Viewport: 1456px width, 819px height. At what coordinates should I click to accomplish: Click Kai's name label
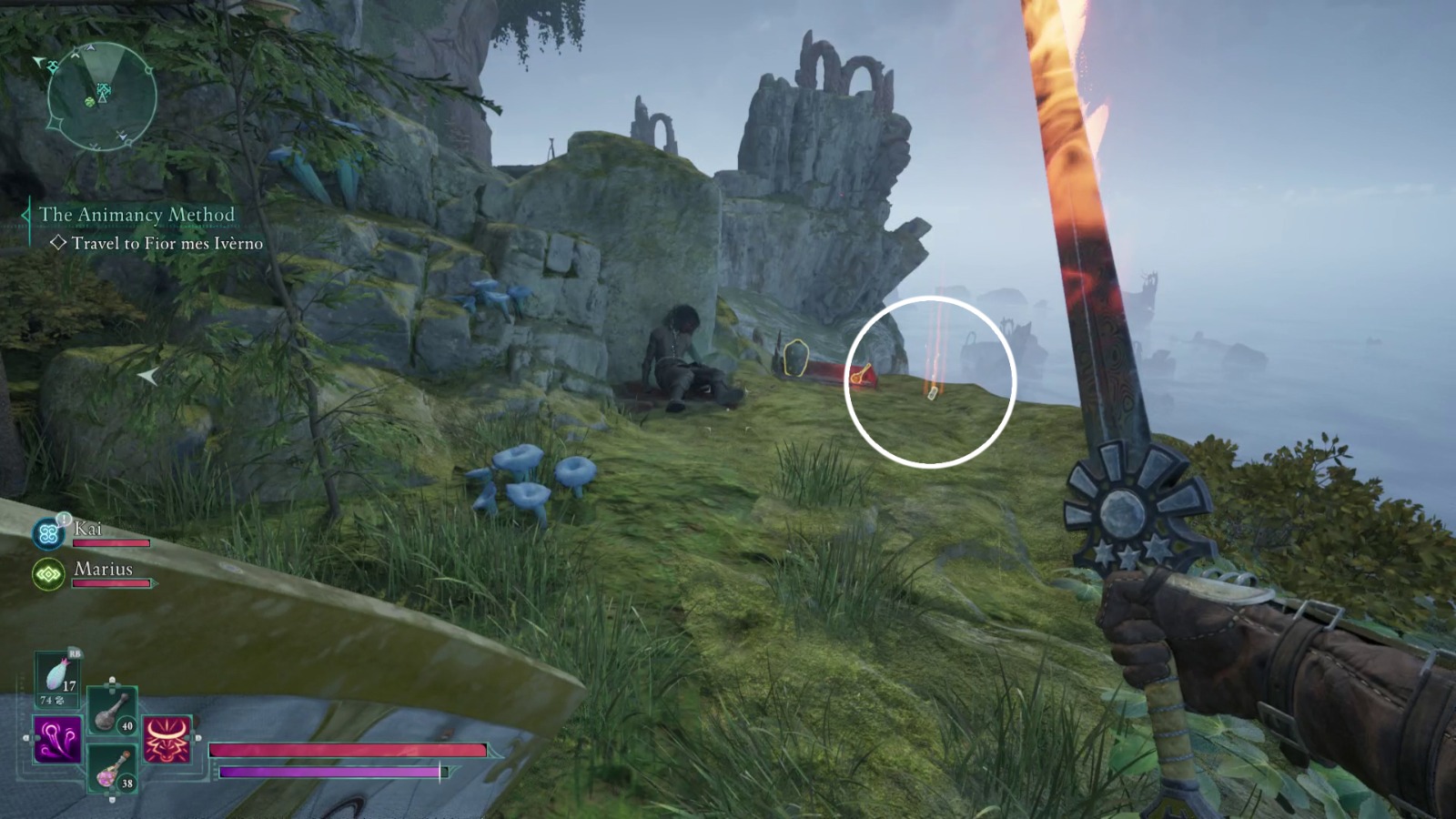click(88, 530)
